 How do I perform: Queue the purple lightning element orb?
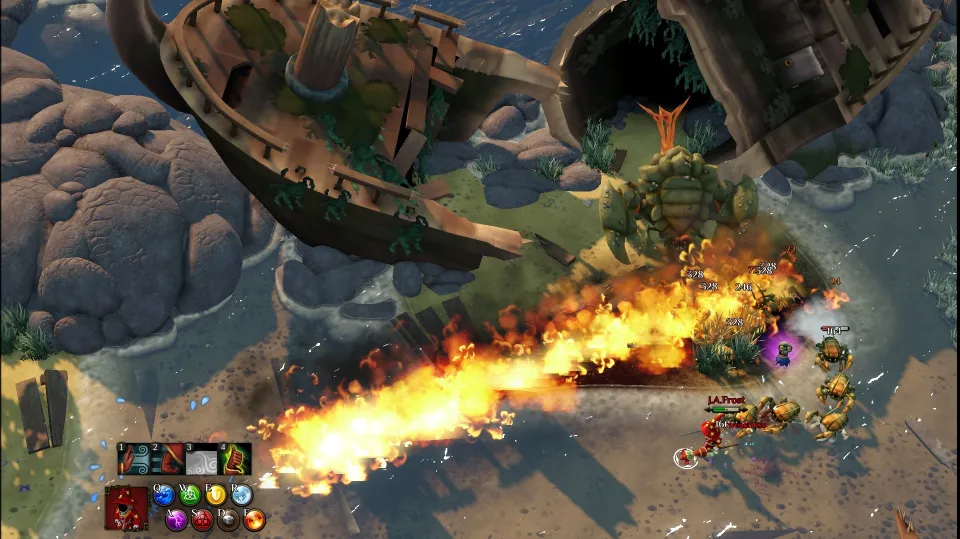click(177, 519)
